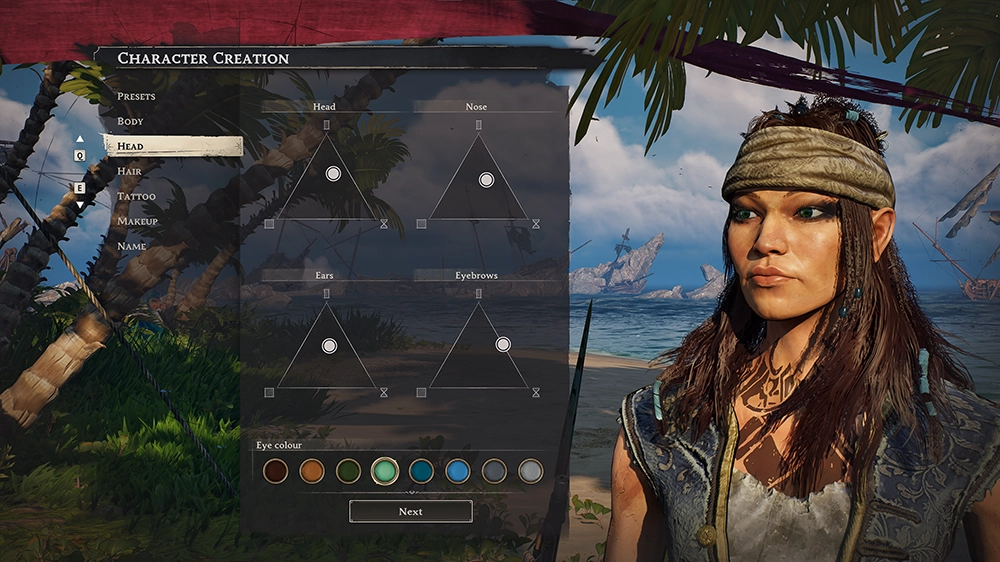
Task: Open the Tattoo category
Action: click(137, 196)
